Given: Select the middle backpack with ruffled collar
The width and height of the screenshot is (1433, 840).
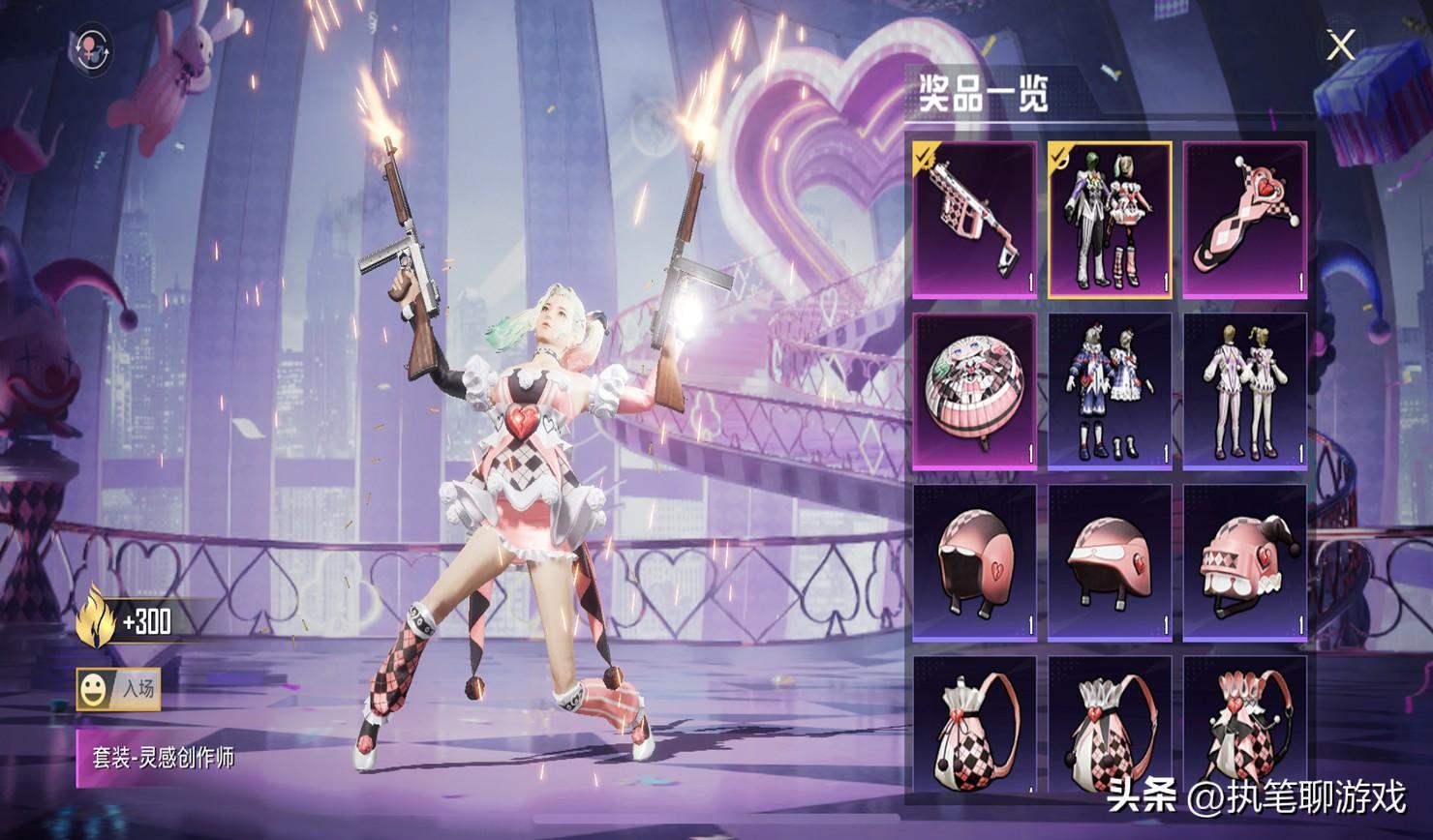Looking at the screenshot, I should pos(1110,726).
